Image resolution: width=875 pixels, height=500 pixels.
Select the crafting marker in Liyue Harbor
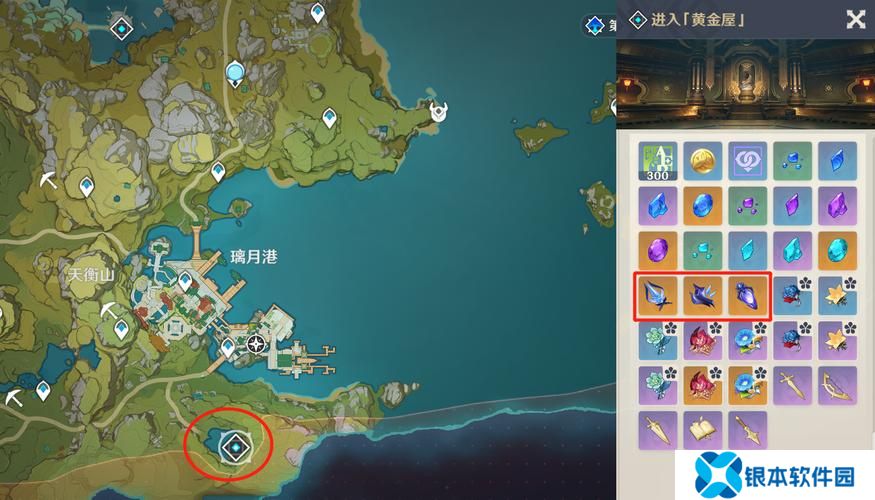tap(257, 345)
